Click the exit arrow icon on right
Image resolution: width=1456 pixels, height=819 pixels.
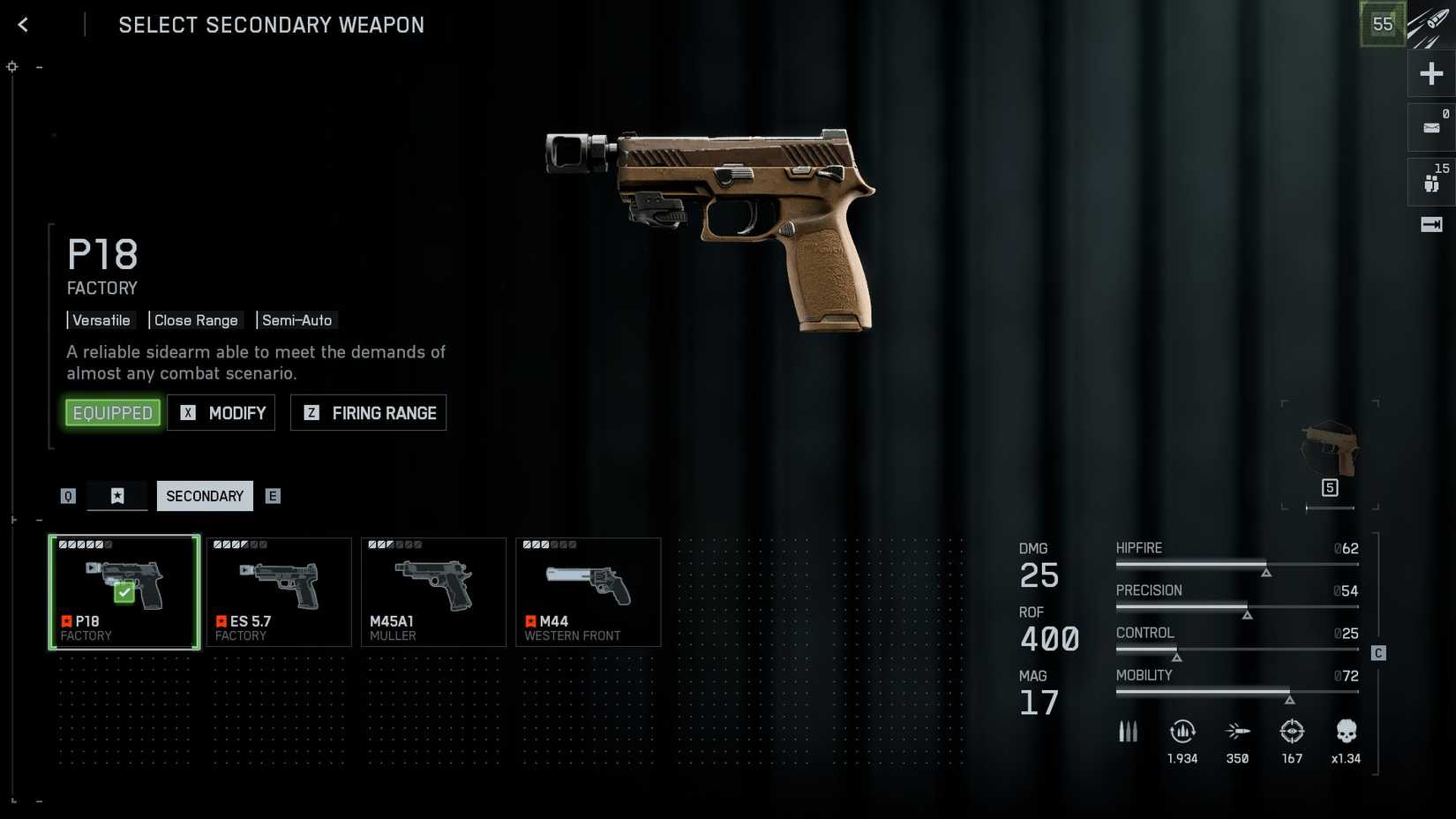point(1430,225)
